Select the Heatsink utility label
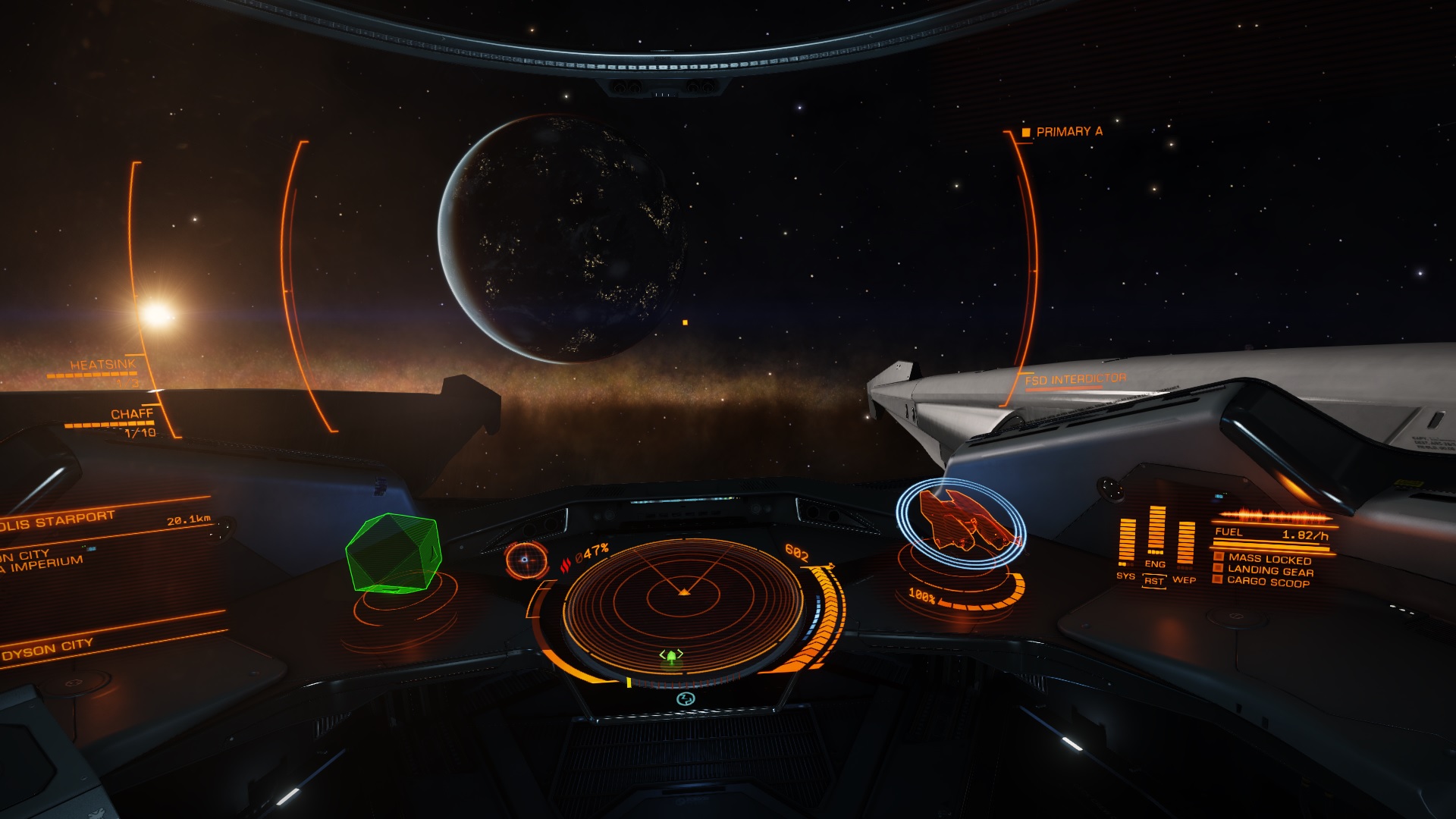The width and height of the screenshot is (1456, 819). 103,365
